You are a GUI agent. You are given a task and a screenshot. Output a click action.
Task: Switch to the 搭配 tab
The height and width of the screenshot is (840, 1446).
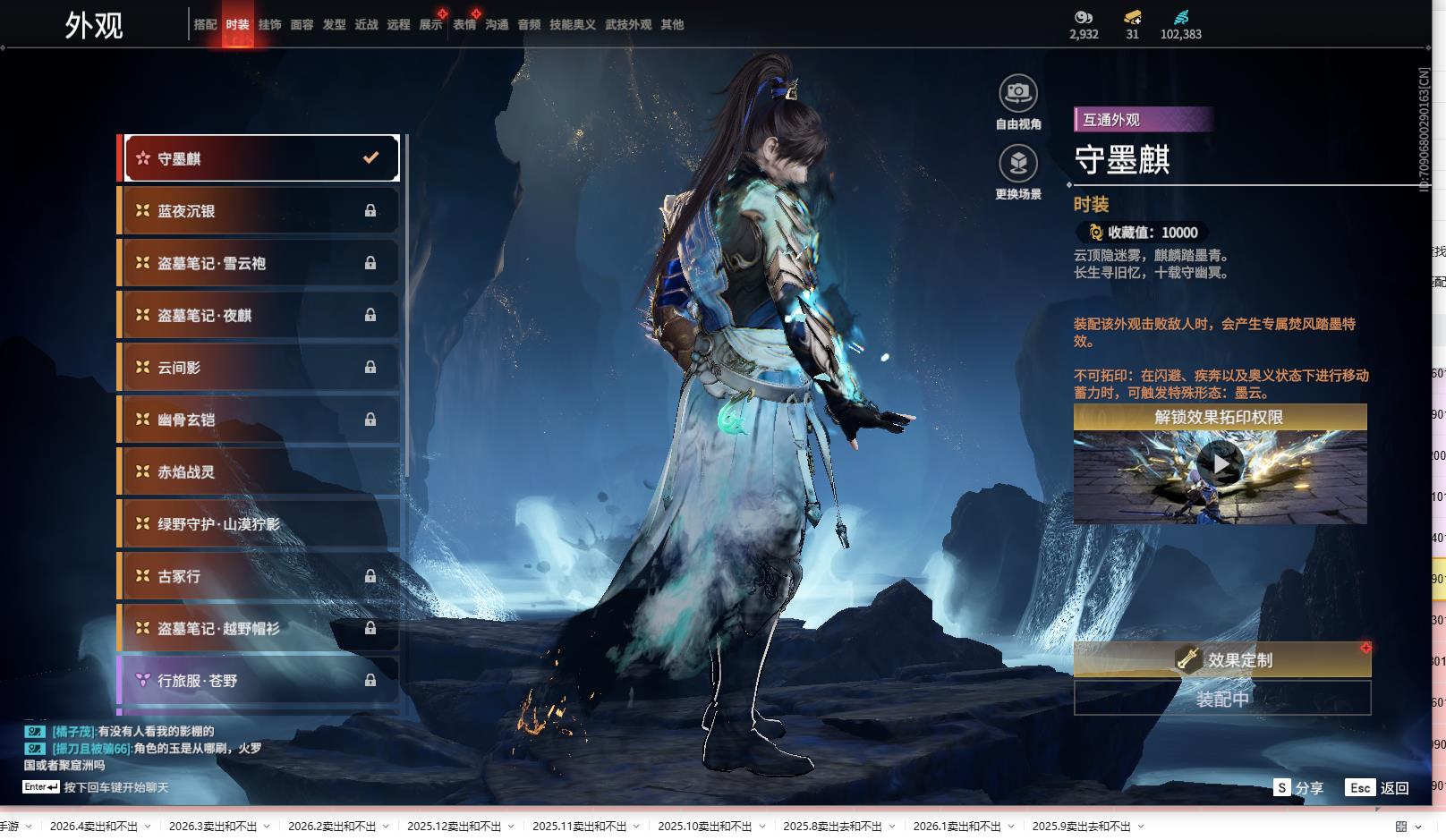tap(205, 25)
